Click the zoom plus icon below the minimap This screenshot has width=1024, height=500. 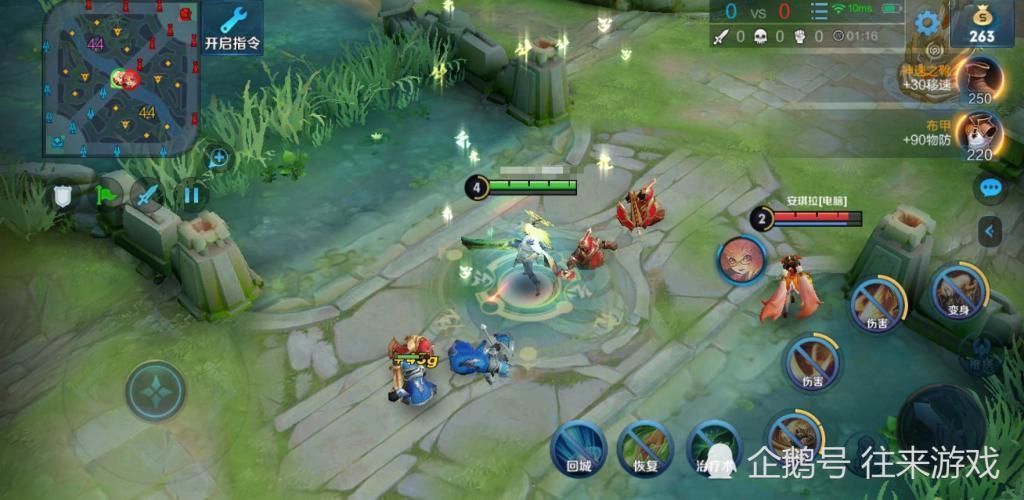[x=218, y=157]
